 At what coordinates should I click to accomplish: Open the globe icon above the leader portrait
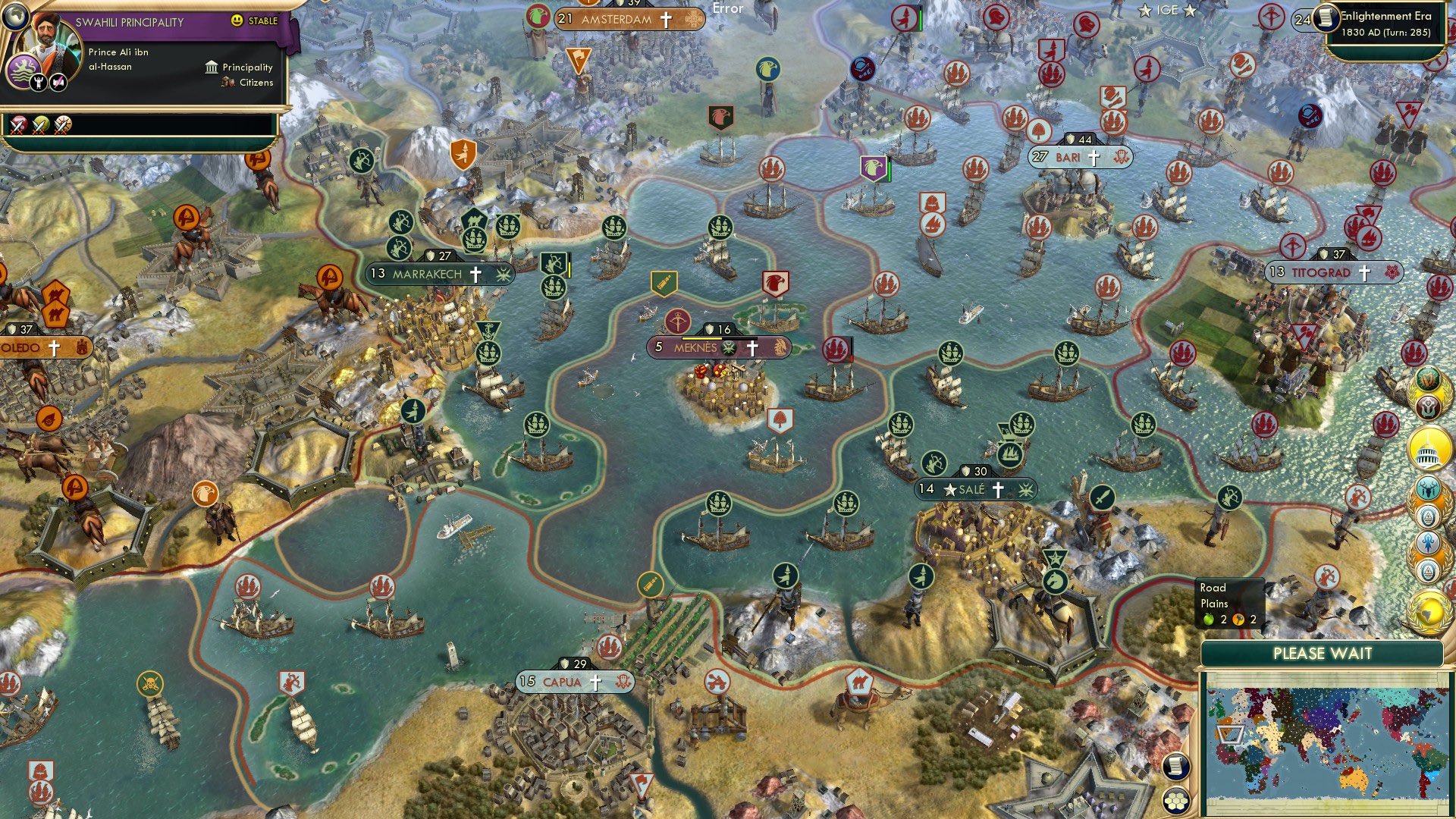click(15, 14)
